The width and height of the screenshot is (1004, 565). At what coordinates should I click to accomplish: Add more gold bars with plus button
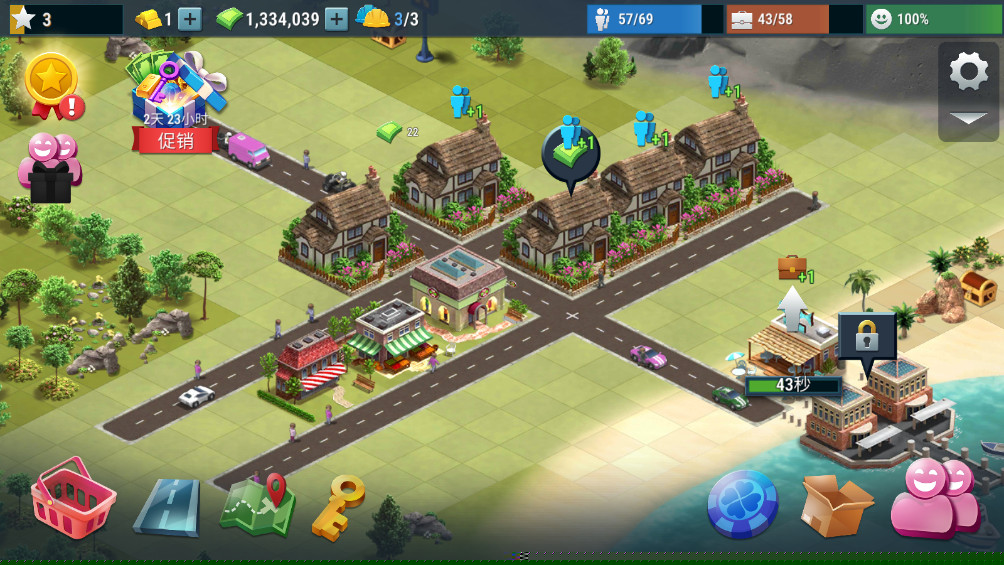coord(190,19)
